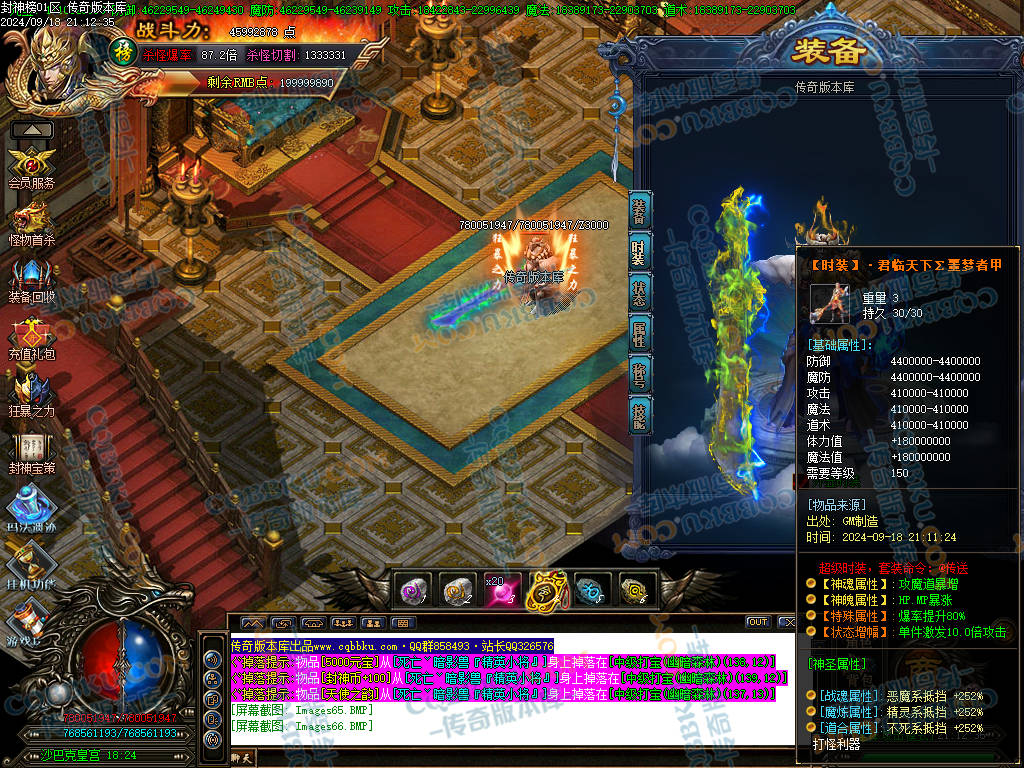The image size is (1024, 768).
Task: Switch to the 属性 attributes tab
Action: point(640,334)
